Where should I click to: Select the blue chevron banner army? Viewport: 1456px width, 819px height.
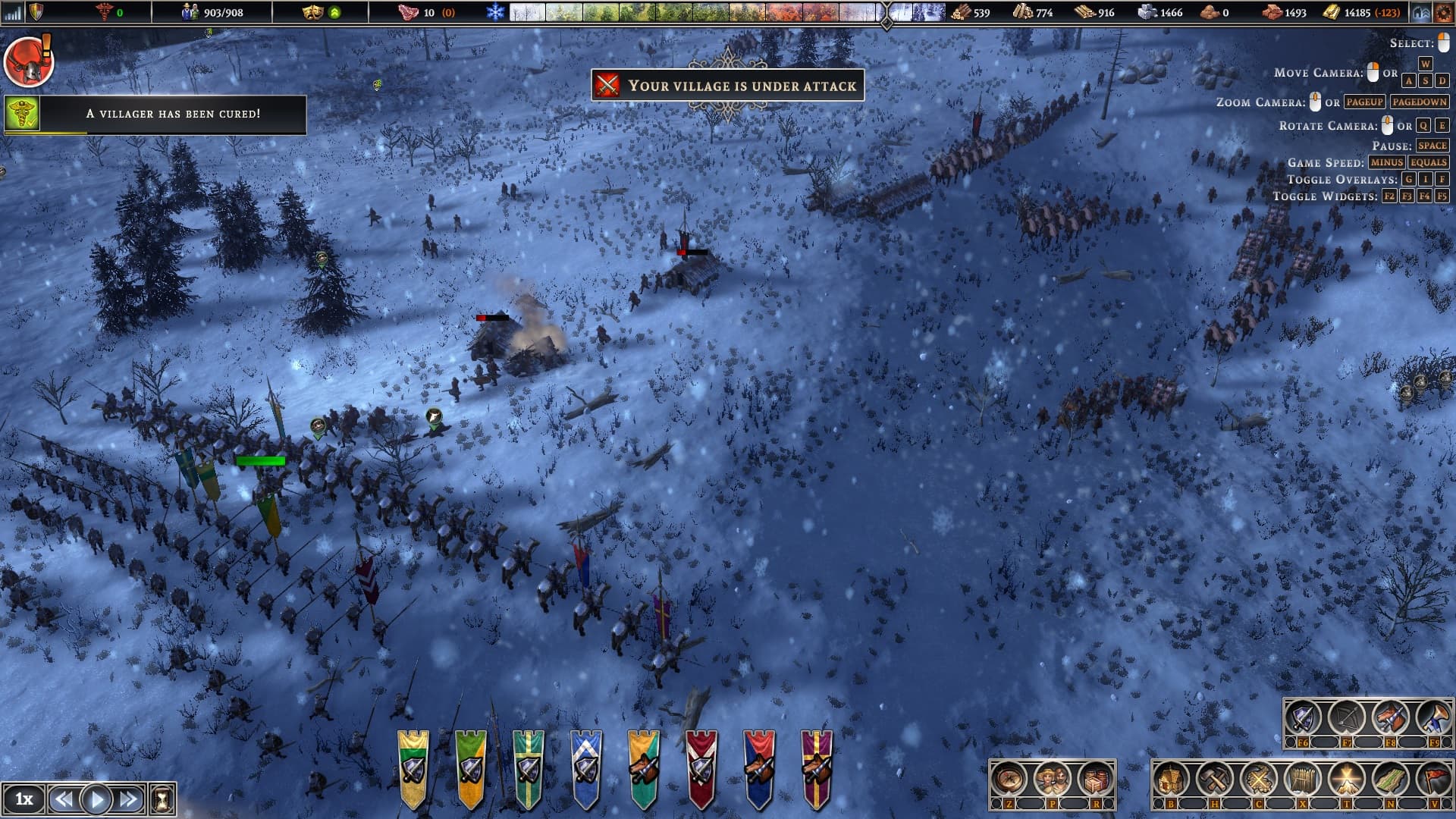click(586, 767)
